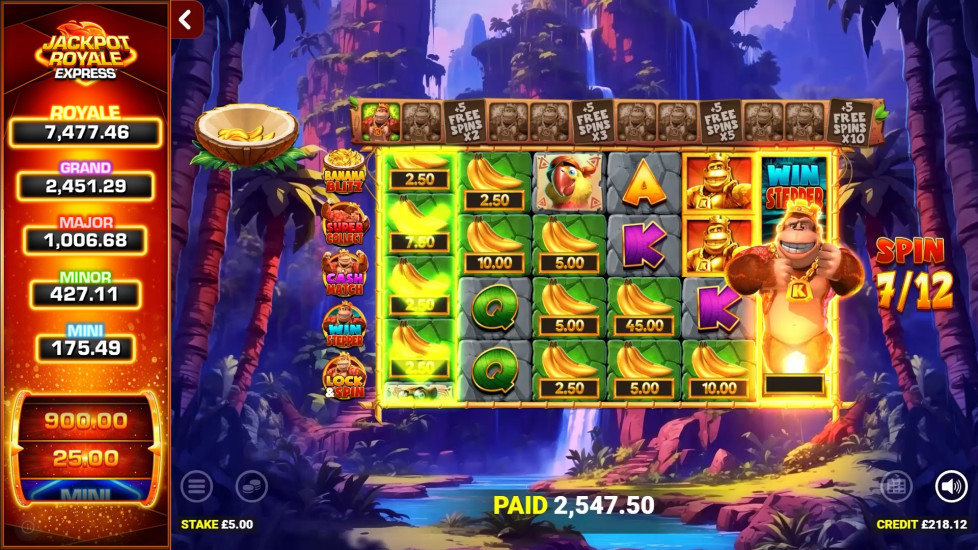Select the Cash Match feature icon
This screenshot has height=550, width=978.
click(344, 272)
